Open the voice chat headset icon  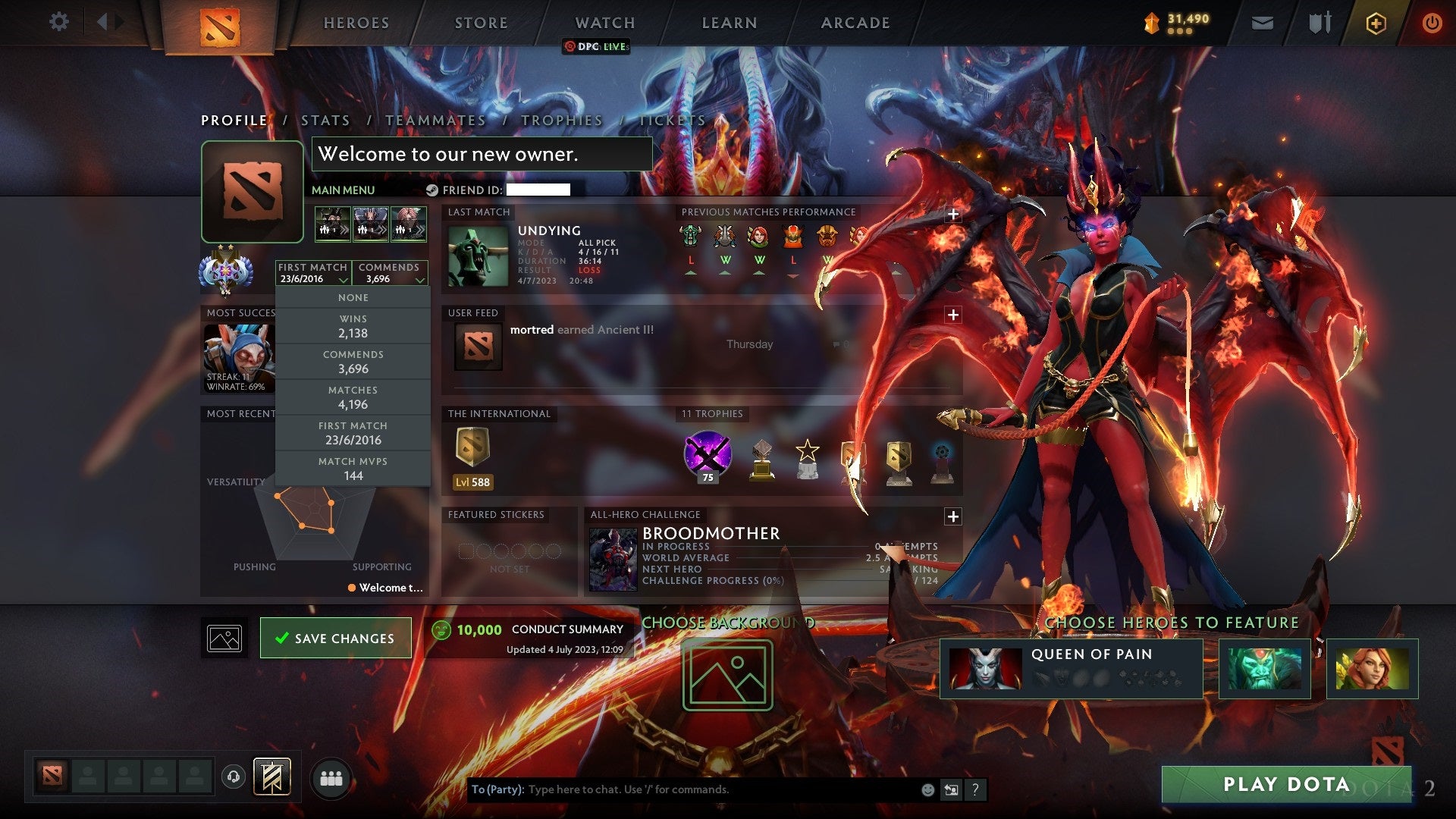coord(233,776)
